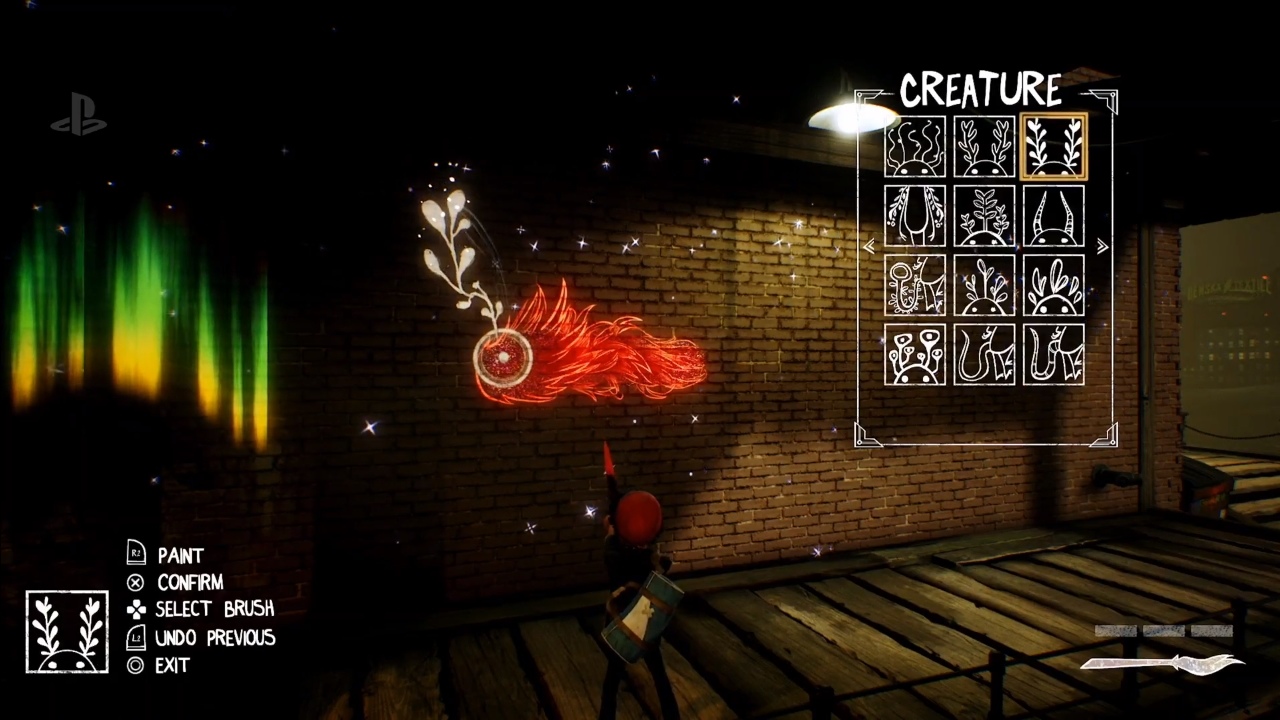Toggle the highlighted leafy-fern creature brush
The height and width of the screenshot is (720, 1280).
(x=1055, y=147)
